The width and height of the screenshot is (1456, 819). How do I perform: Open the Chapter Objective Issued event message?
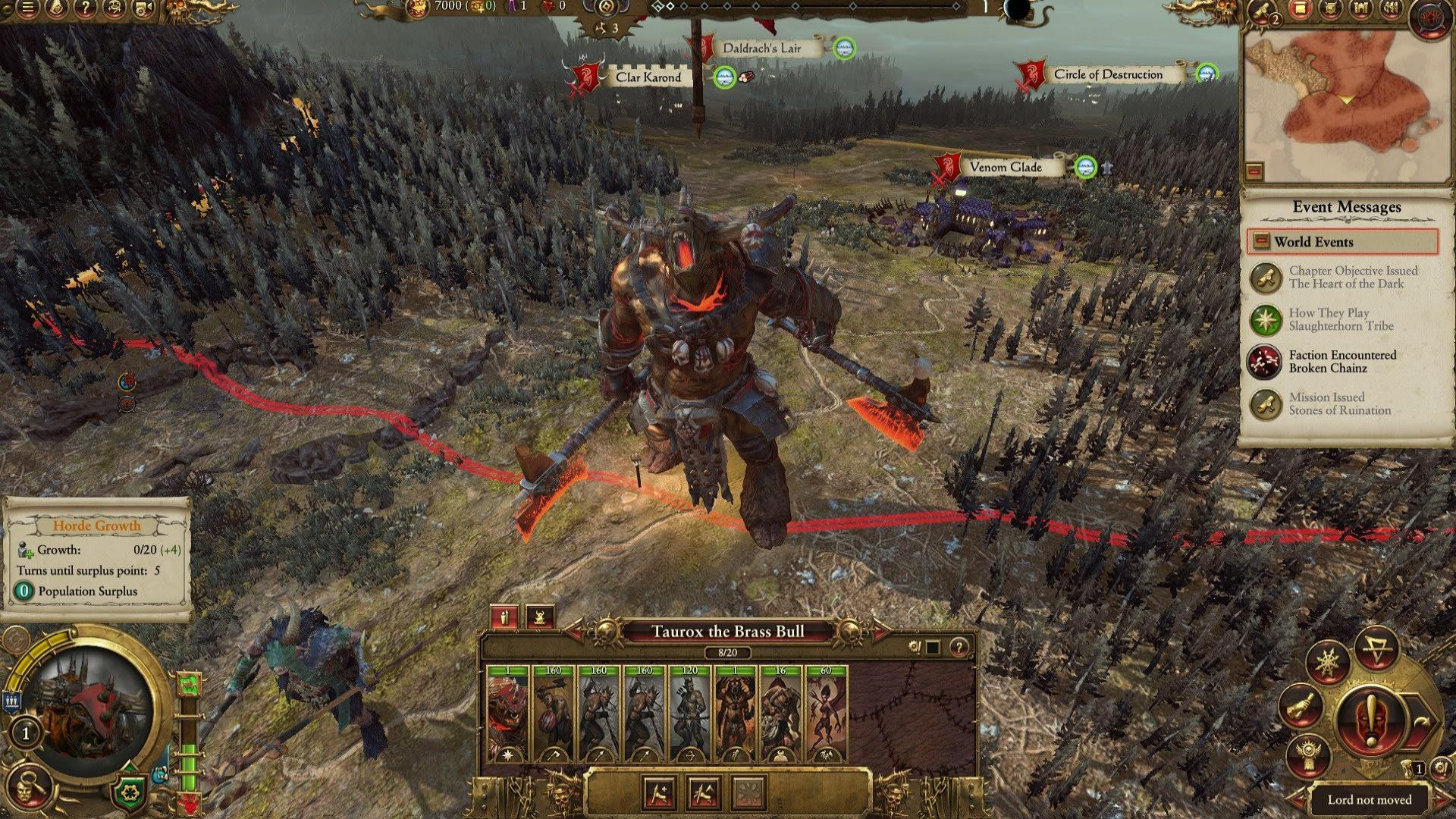pyautogui.click(x=1342, y=278)
